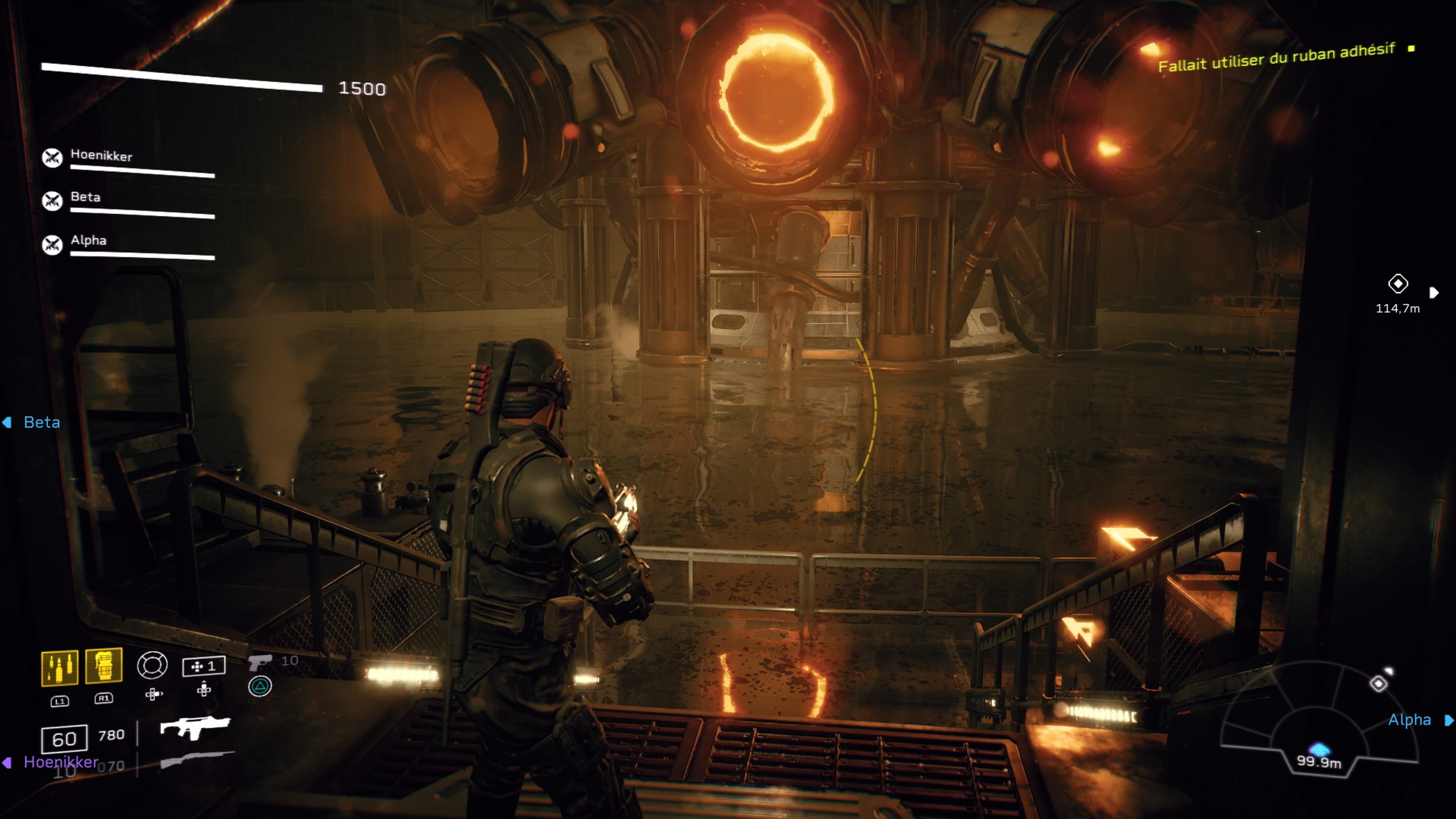This screenshot has width=1456, height=819.
Task: Choose Alpha in the squad list
Action: pyautogui.click(x=88, y=240)
